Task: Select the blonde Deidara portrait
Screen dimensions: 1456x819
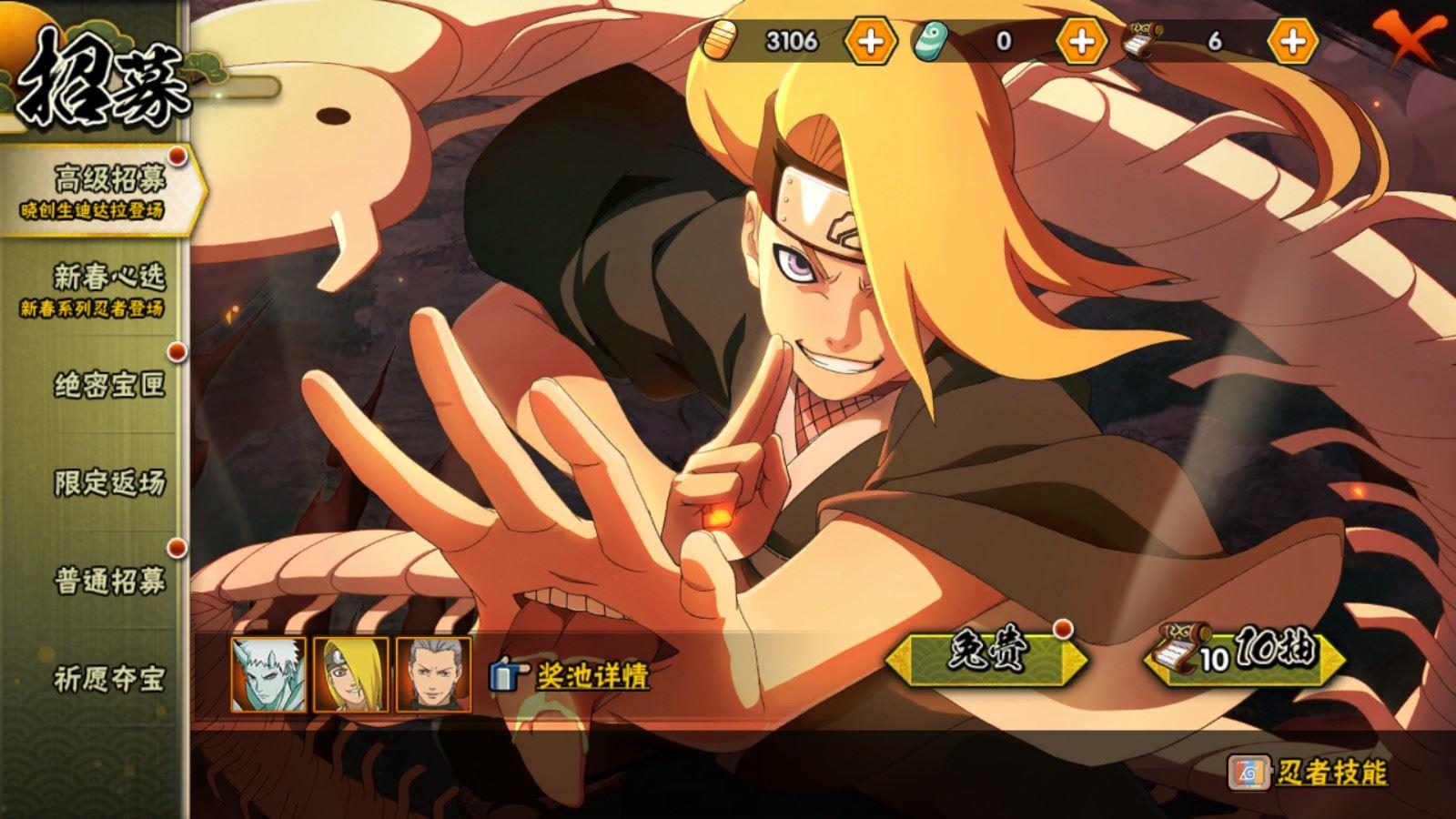Action: click(351, 674)
